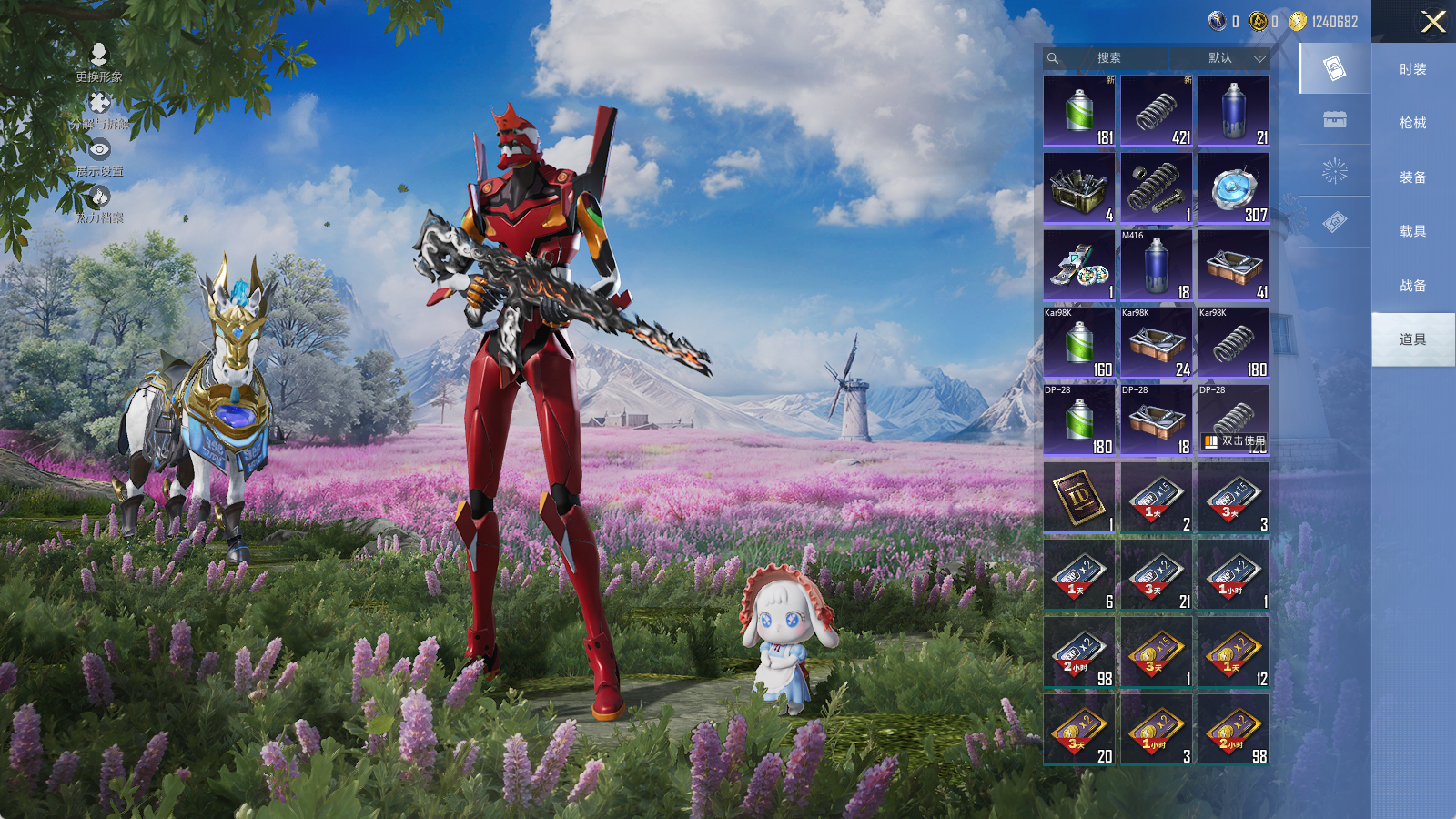The height and width of the screenshot is (819, 1456).
Task: Open 展示设置 display settings
Action: (x=99, y=157)
